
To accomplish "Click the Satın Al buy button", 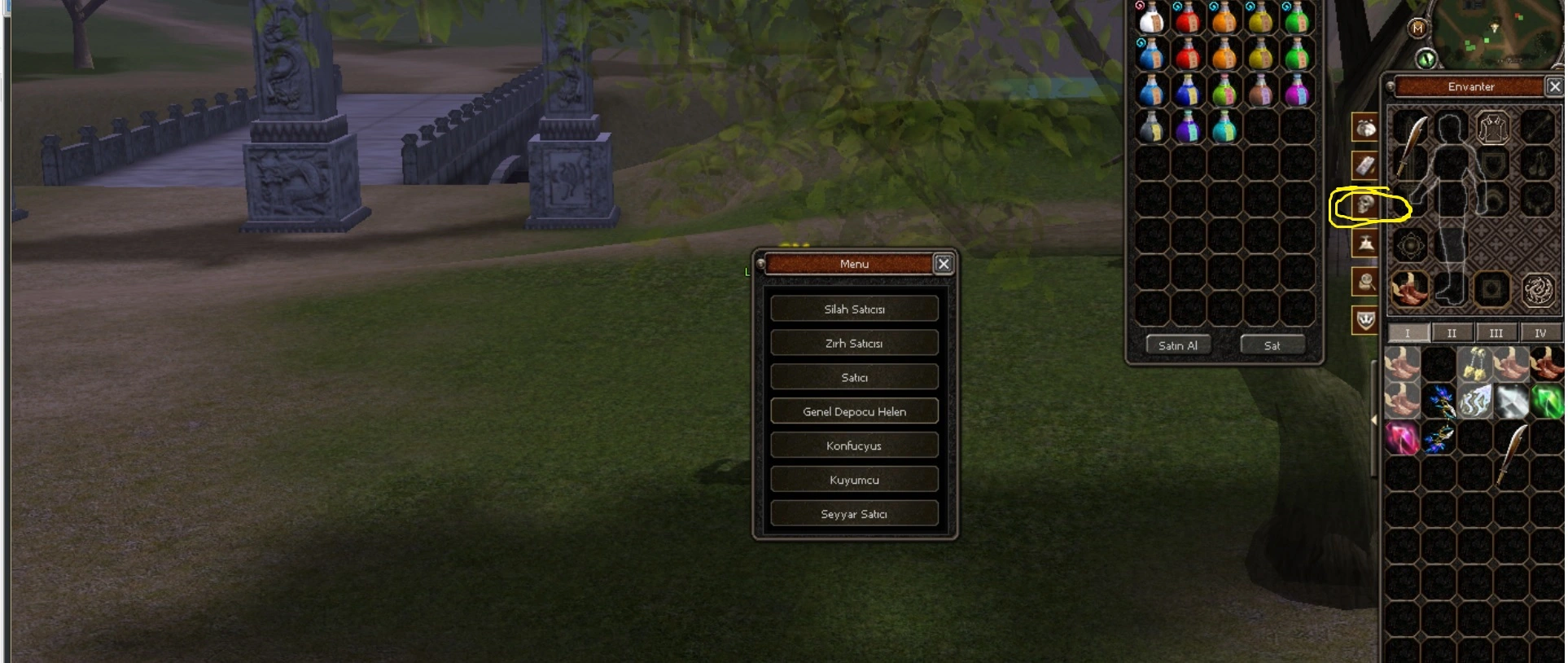I will pyautogui.click(x=1177, y=345).
